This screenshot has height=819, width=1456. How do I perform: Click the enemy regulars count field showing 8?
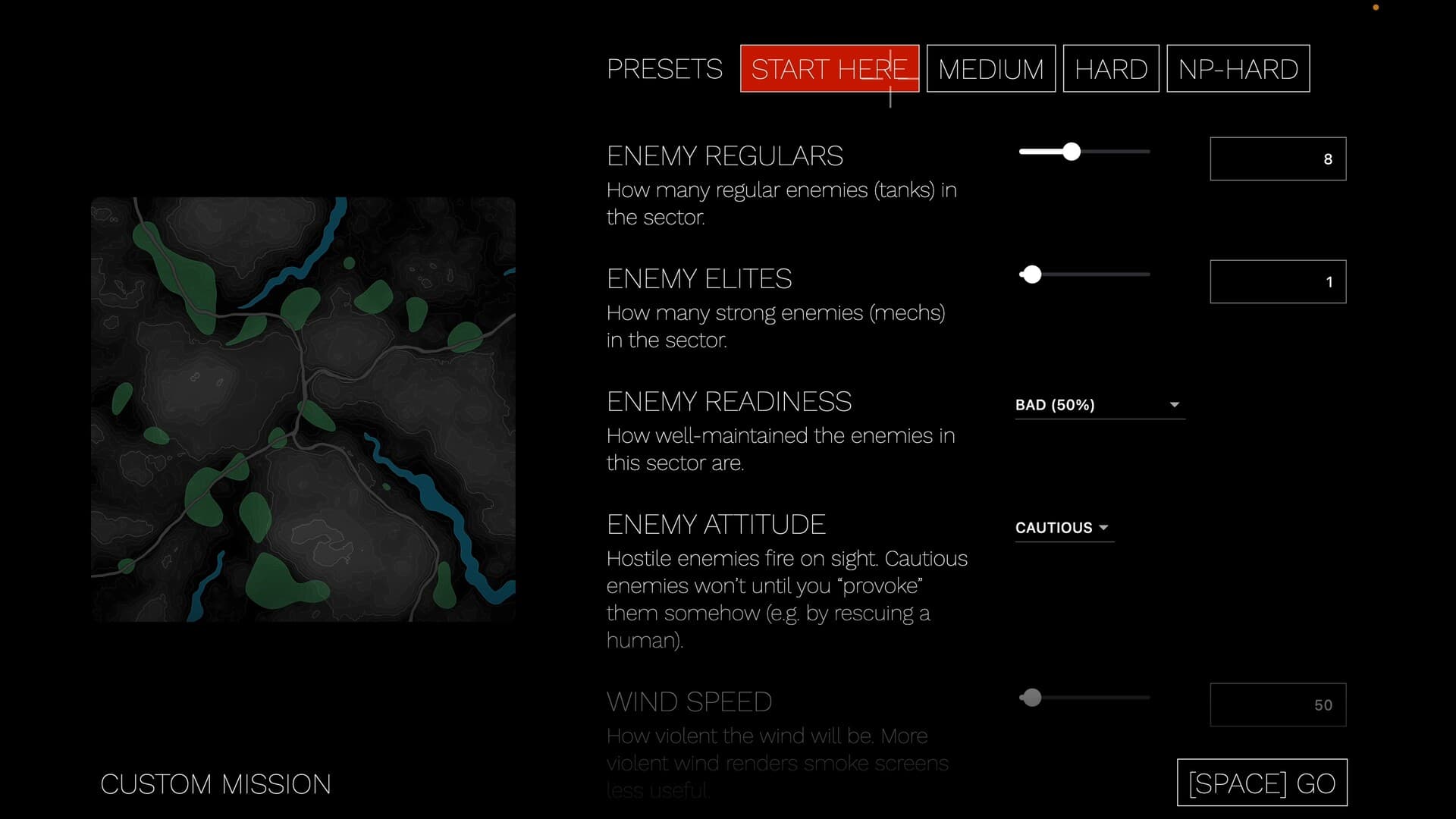click(x=1277, y=158)
